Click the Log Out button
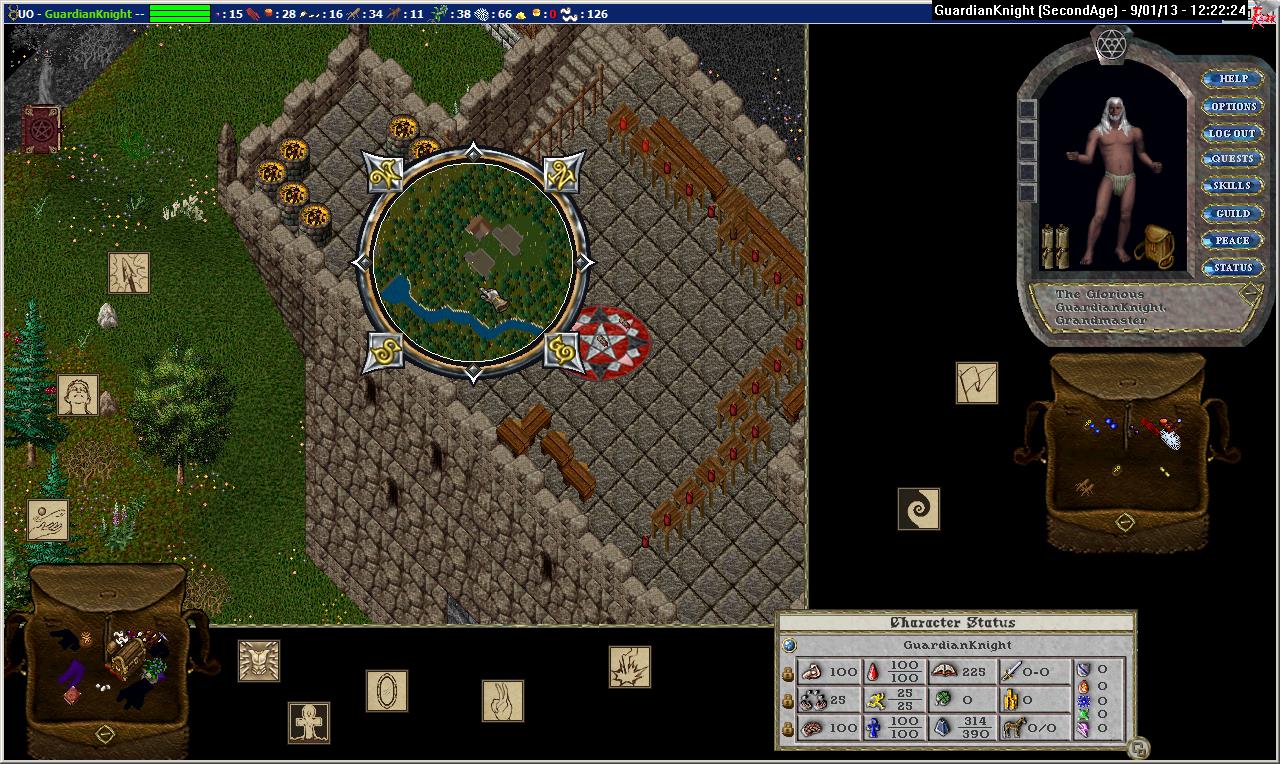The width and height of the screenshot is (1280, 764). tap(1232, 133)
